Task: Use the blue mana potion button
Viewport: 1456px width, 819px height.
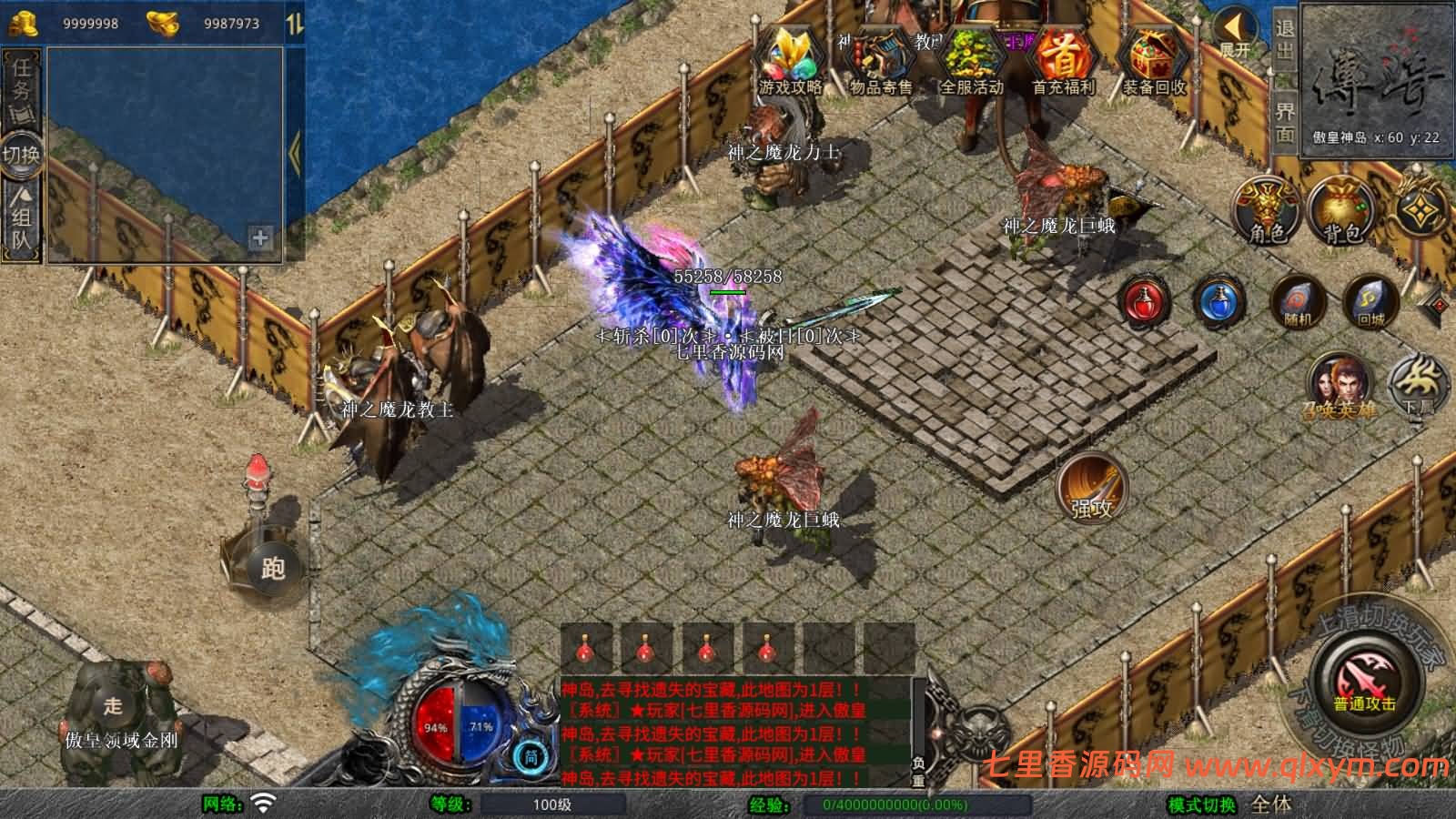Action: coord(1218,302)
